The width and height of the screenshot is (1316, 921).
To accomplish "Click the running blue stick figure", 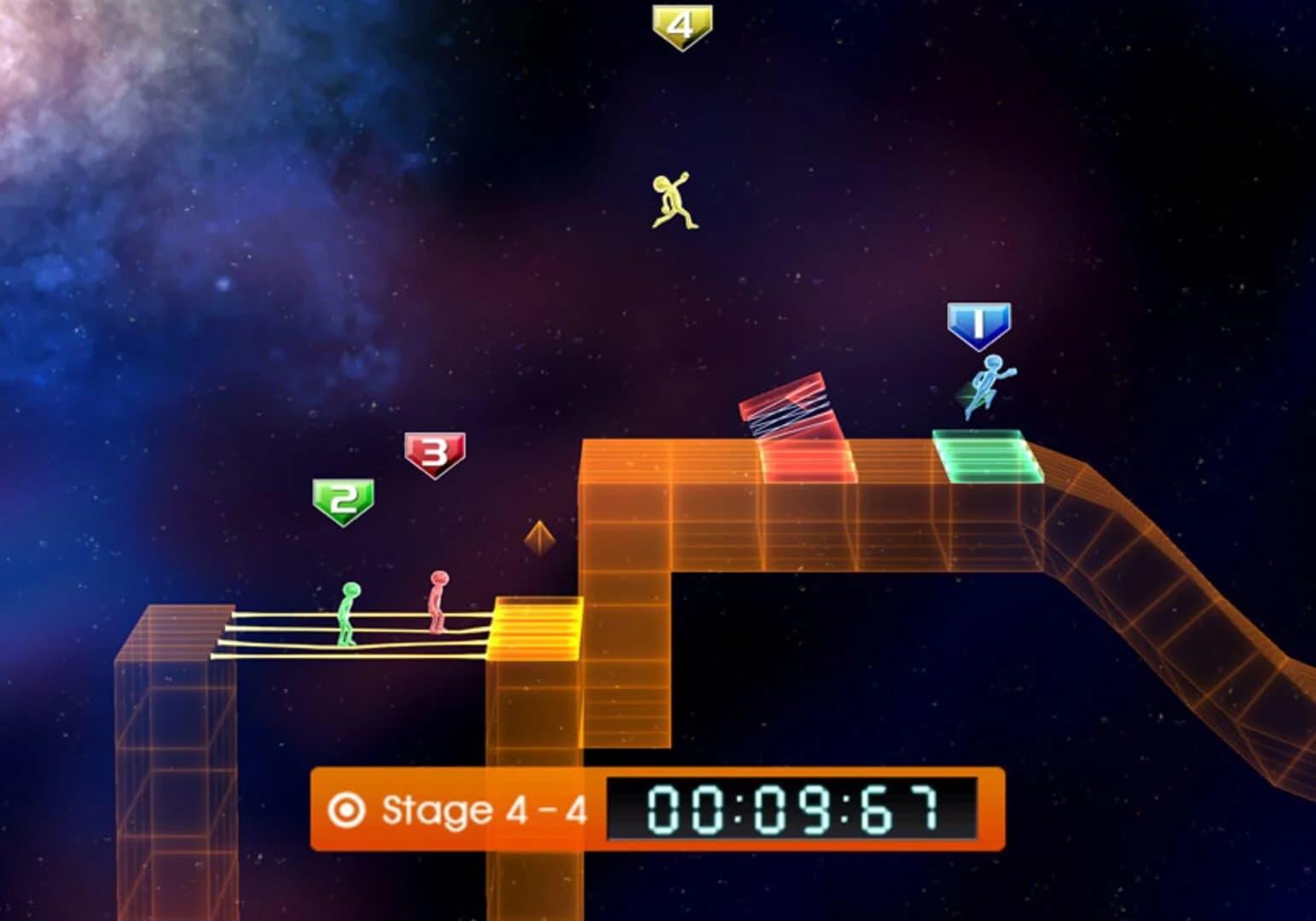I will tap(988, 385).
